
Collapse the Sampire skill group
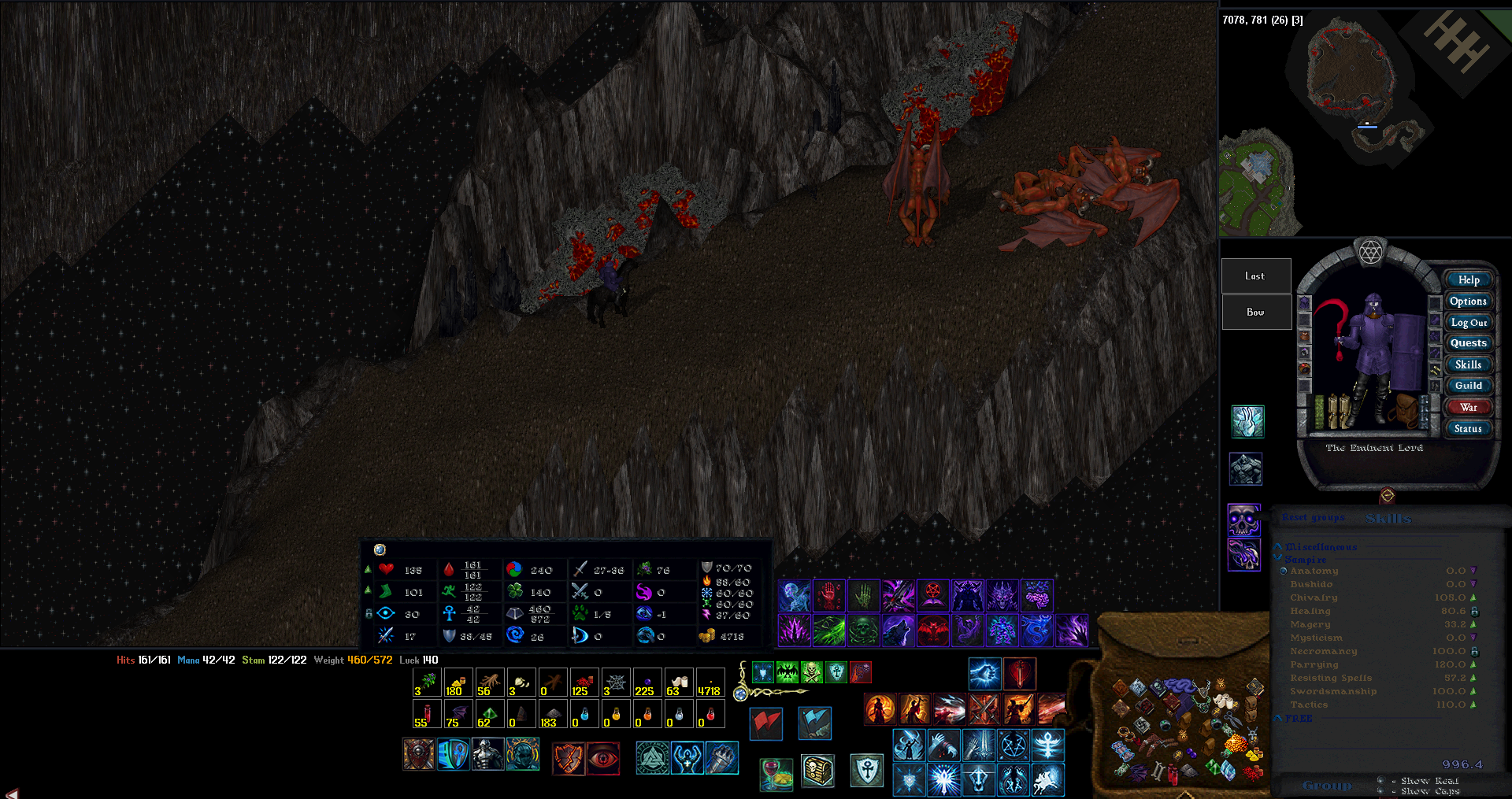(1277, 557)
